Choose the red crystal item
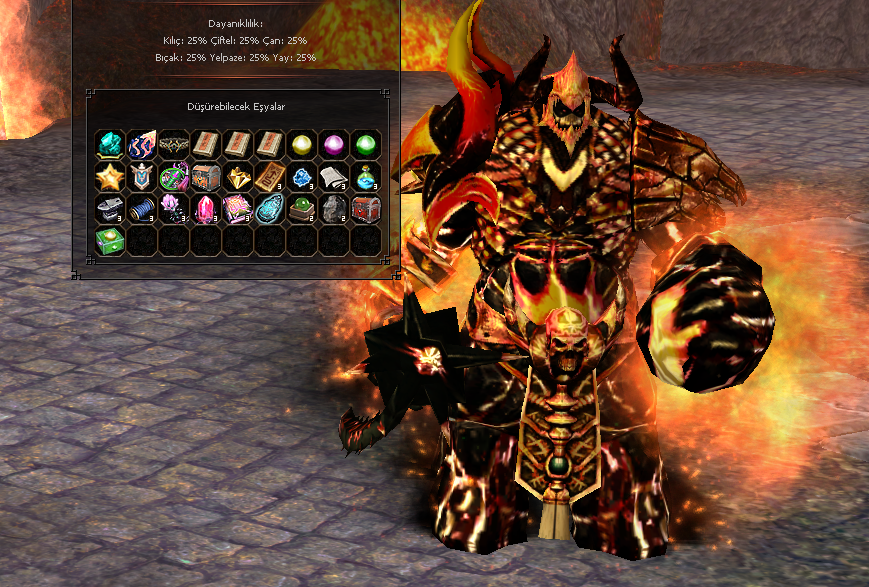 [x=206, y=209]
